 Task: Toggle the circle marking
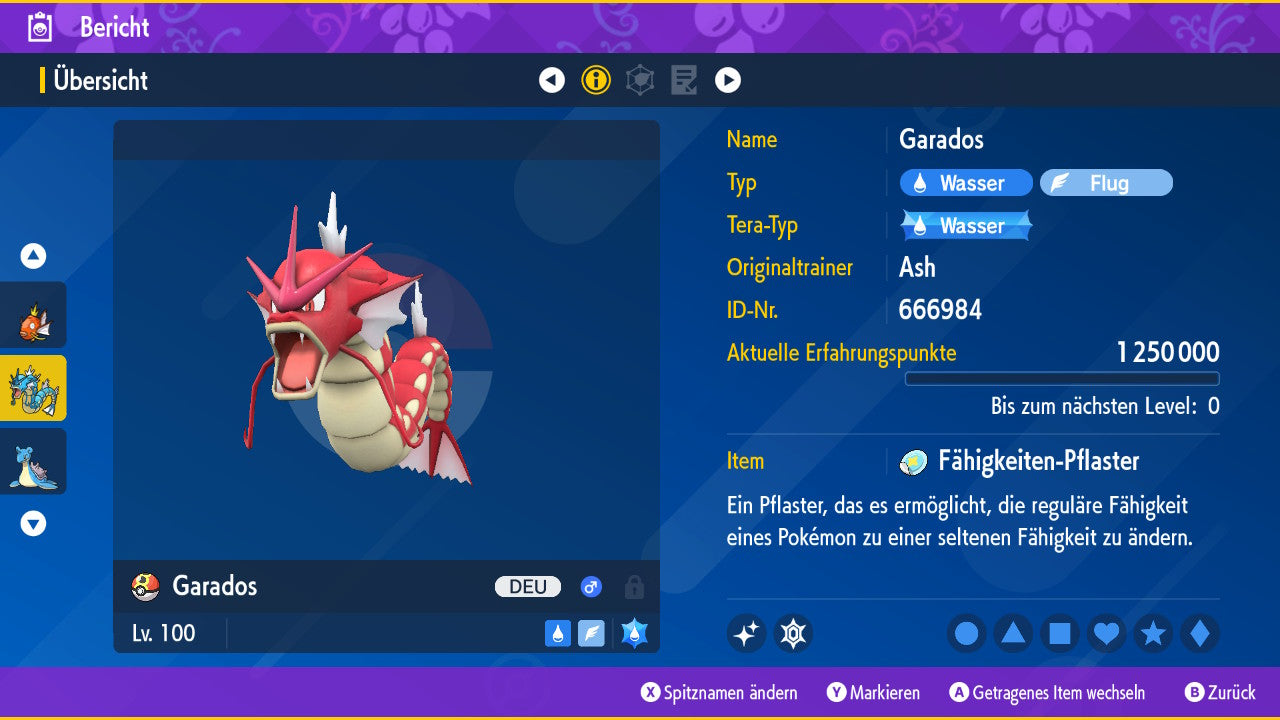pyautogui.click(x=966, y=634)
